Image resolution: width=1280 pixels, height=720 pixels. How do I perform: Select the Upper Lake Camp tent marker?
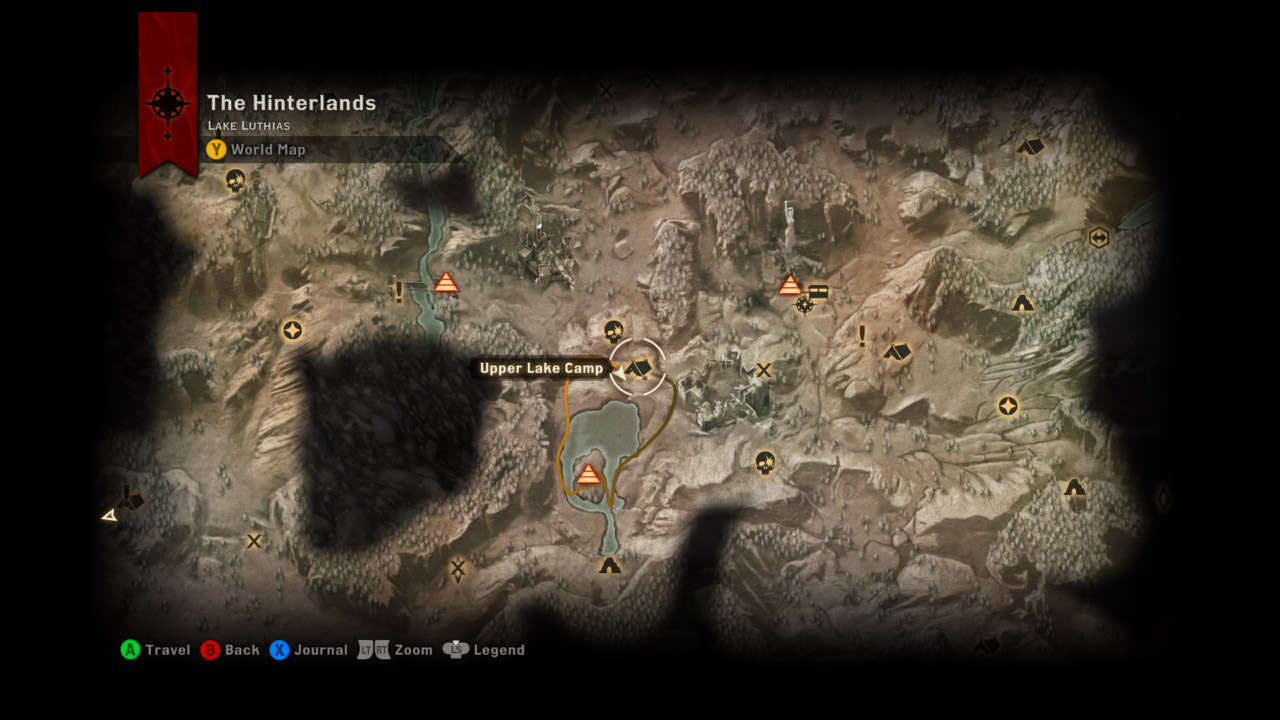click(x=638, y=368)
